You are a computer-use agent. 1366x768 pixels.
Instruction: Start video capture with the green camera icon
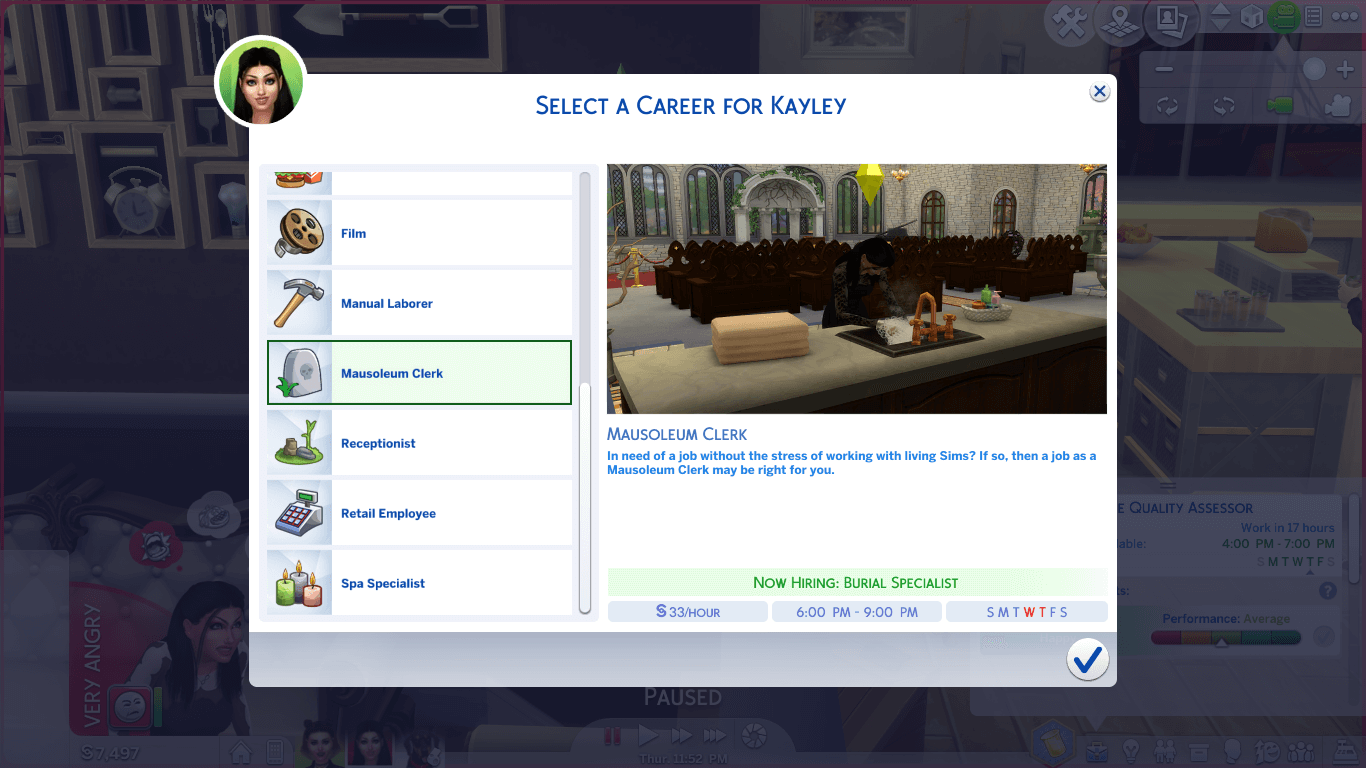click(1285, 16)
